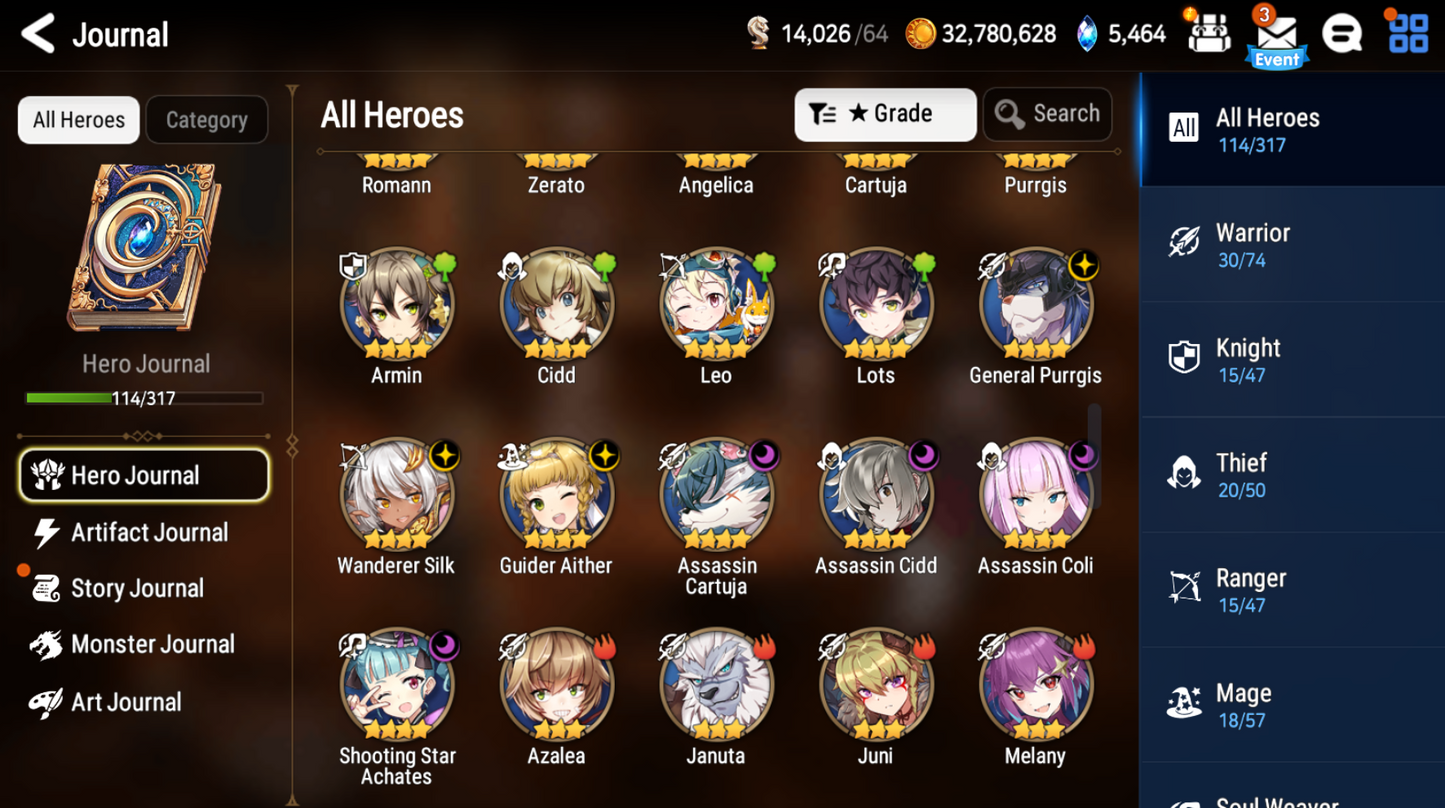Open the Story Journal with notification dot
This screenshot has width=1445, height=808.
click(135, 588)
